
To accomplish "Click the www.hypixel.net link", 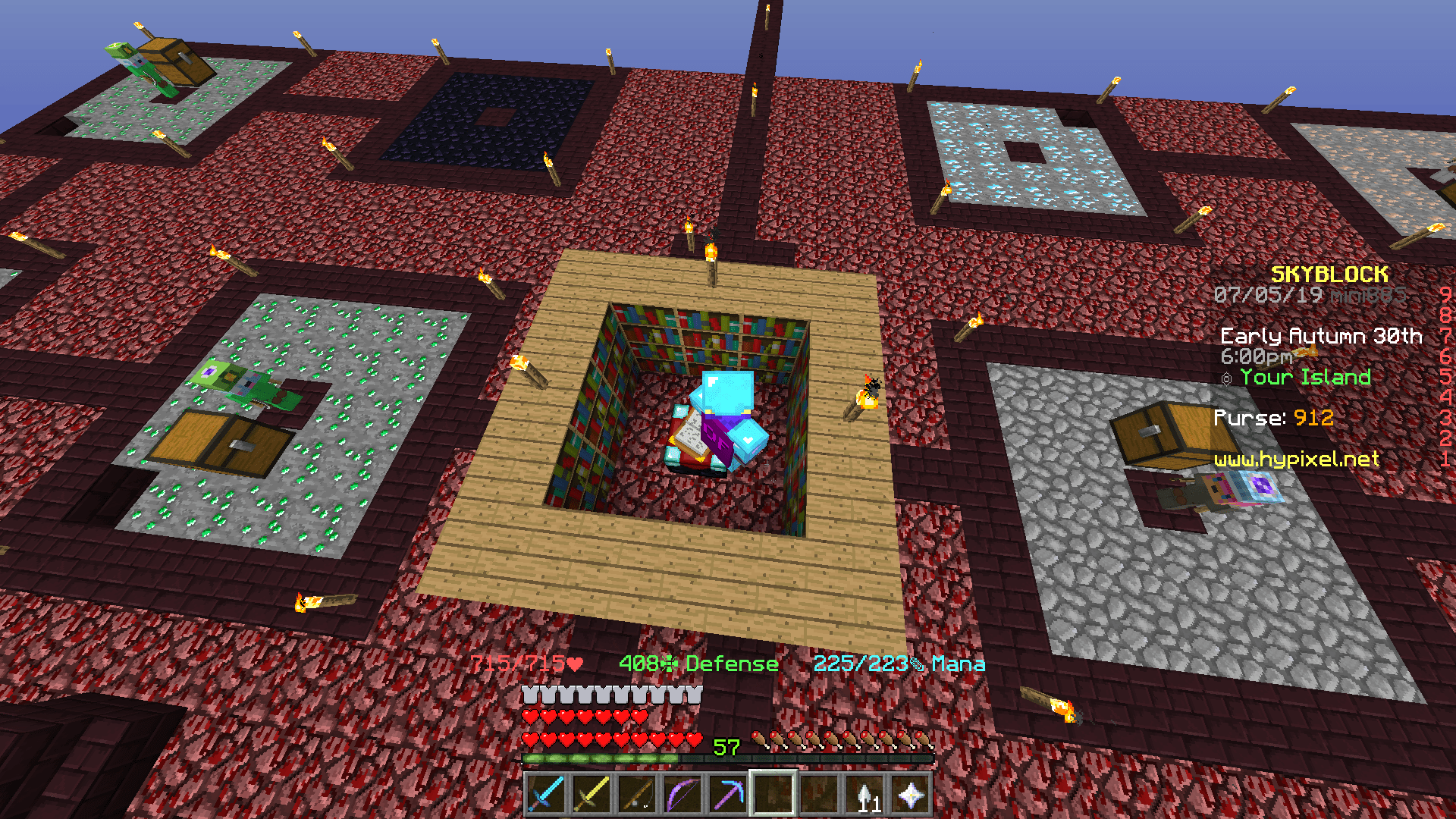I will (x=1298, y=460).
